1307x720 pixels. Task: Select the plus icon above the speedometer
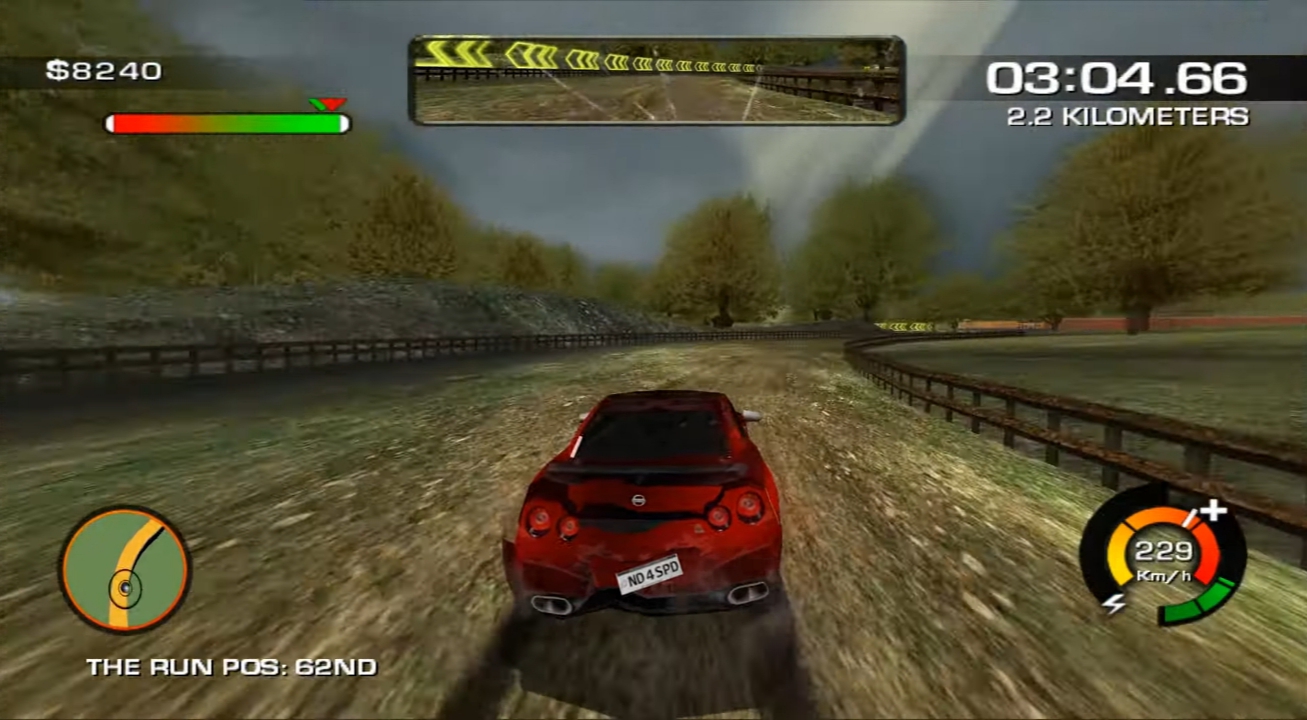tap(1213, 508)
